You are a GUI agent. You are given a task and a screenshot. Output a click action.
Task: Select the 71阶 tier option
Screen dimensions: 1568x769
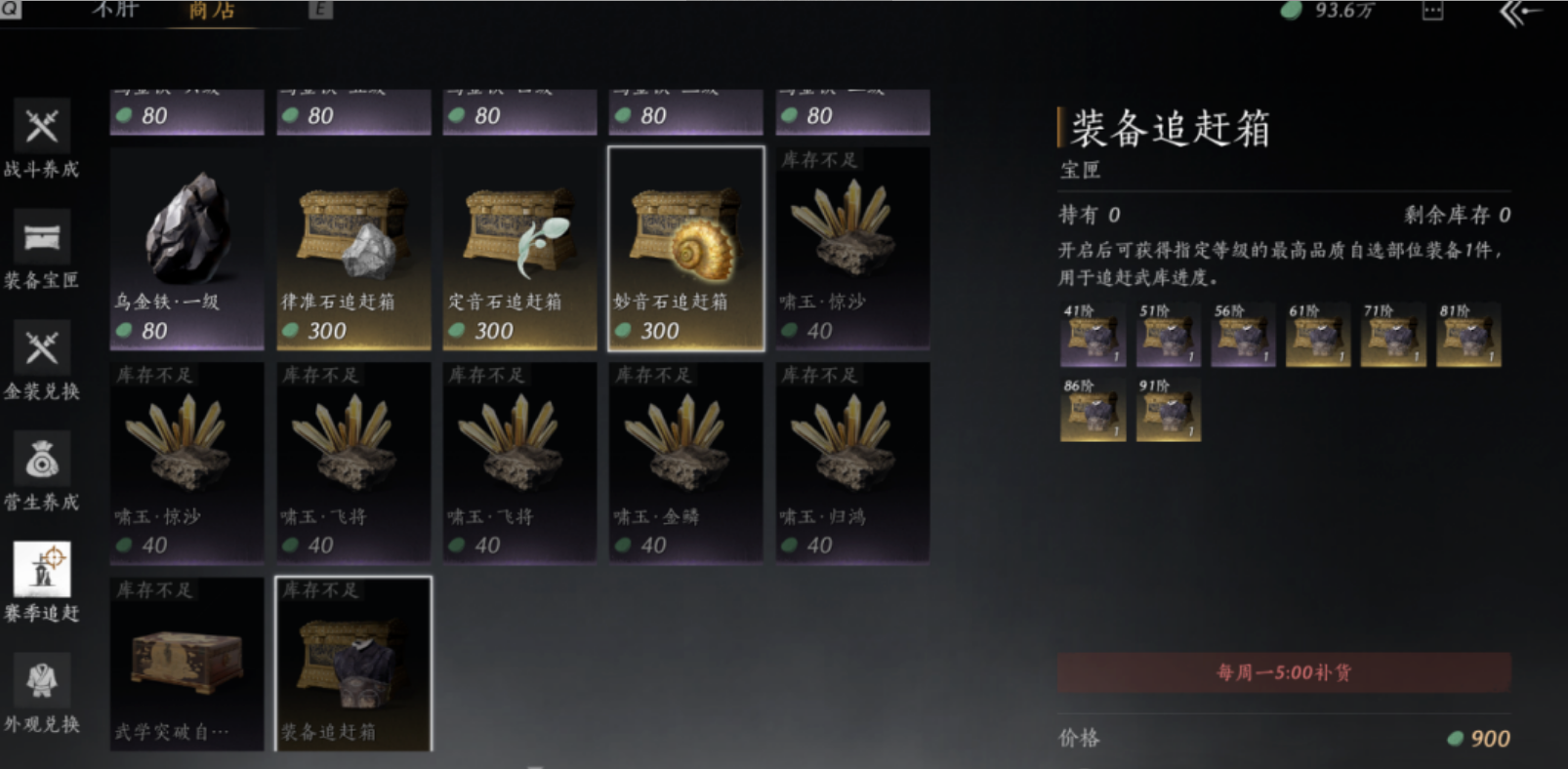pyautogui.click(x=1393, y=336)
